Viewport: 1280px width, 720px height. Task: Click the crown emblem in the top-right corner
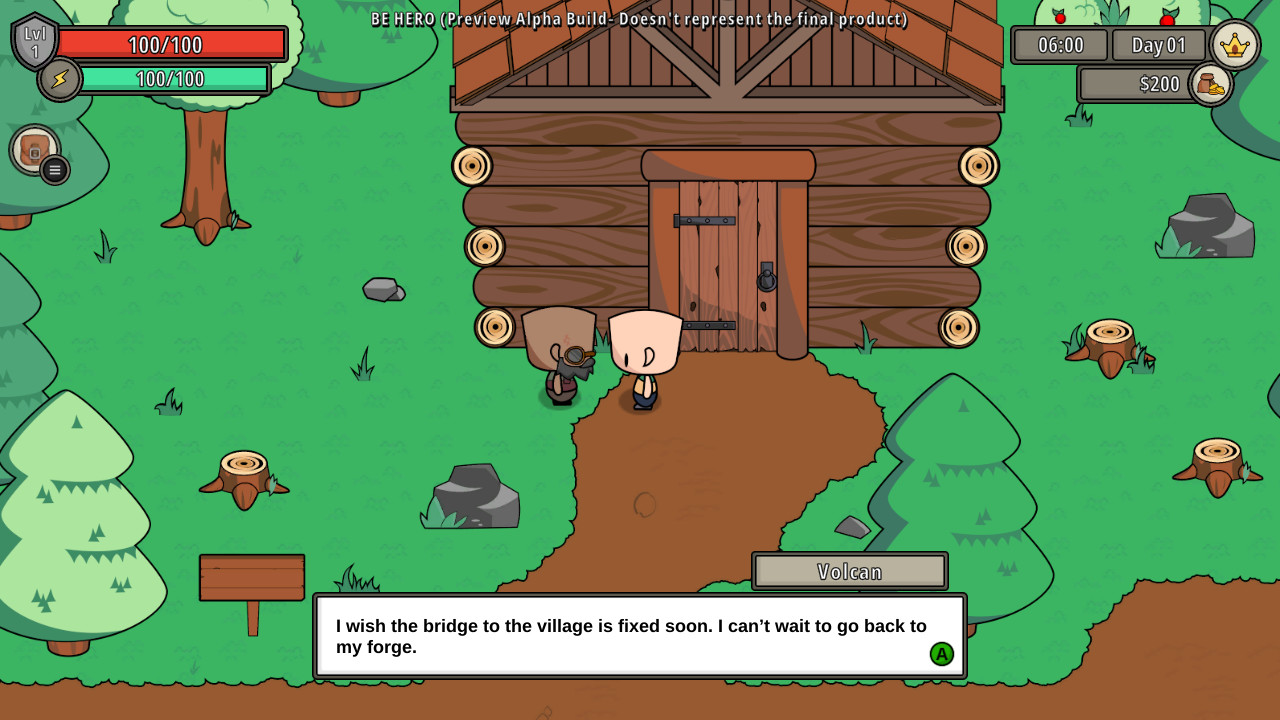[1236, 44]
